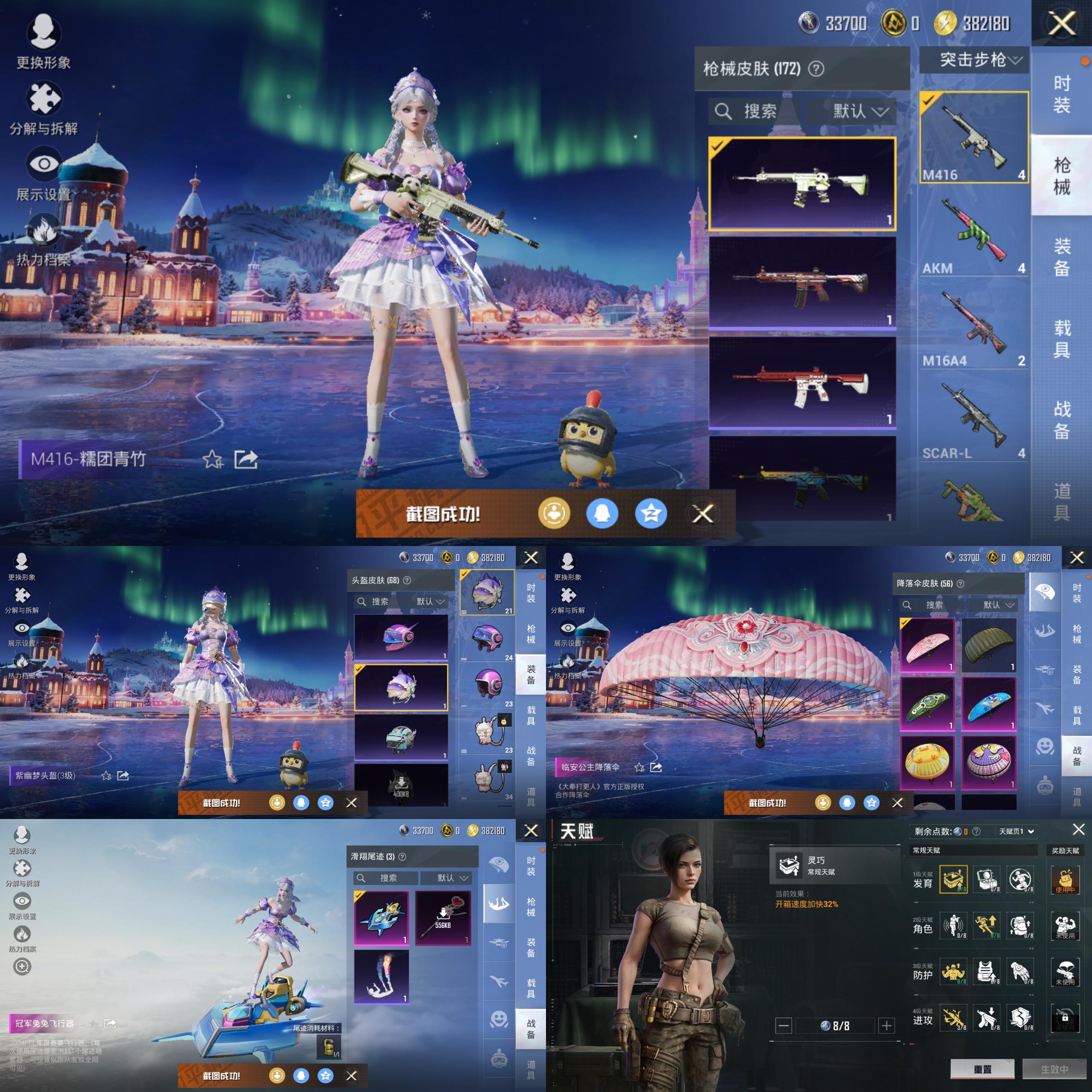Click the 生效中 button
The height and width of the screenshot is (1092, 1092).
(1054, 1069)
